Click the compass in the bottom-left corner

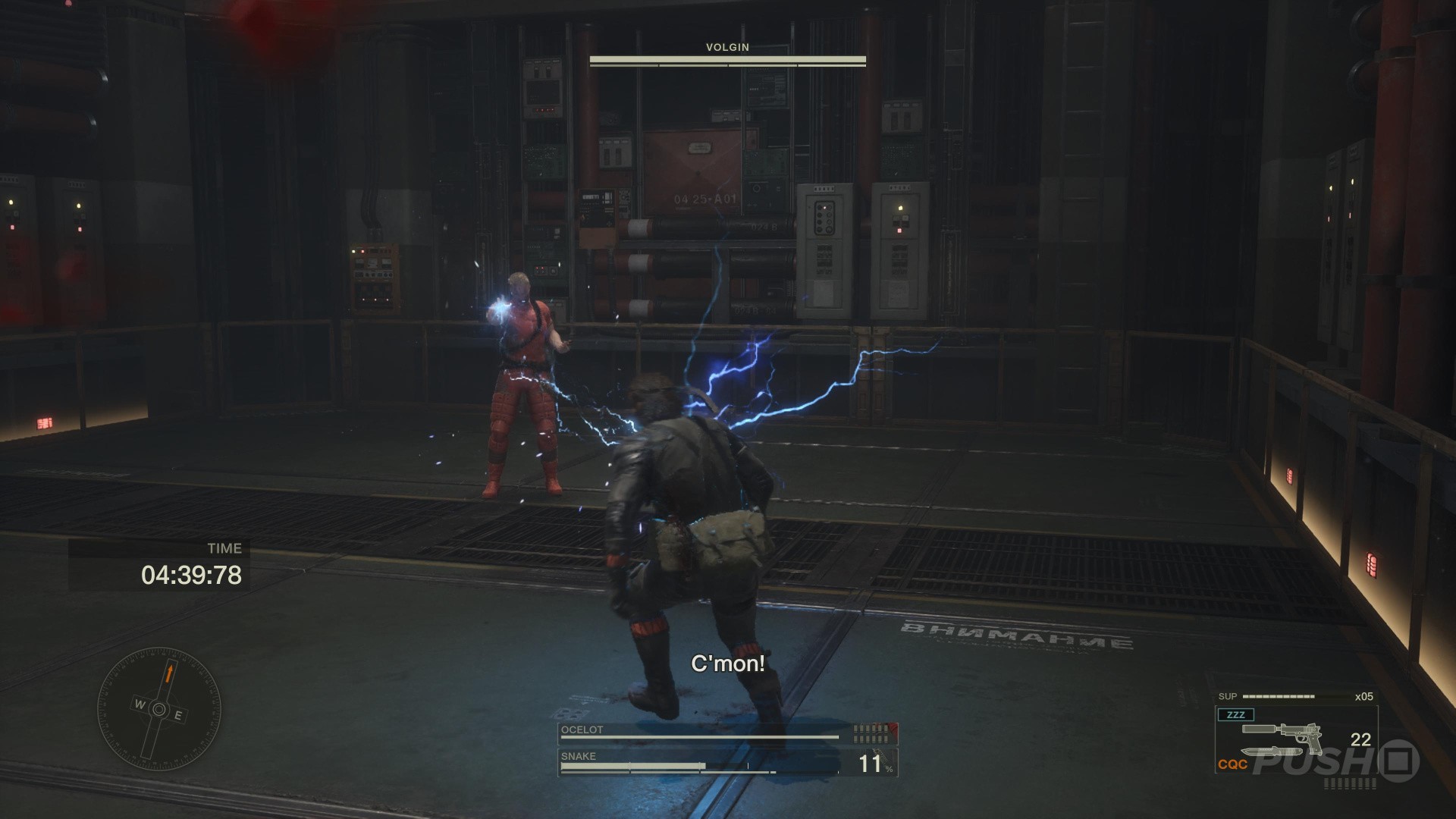click(159, 709)
